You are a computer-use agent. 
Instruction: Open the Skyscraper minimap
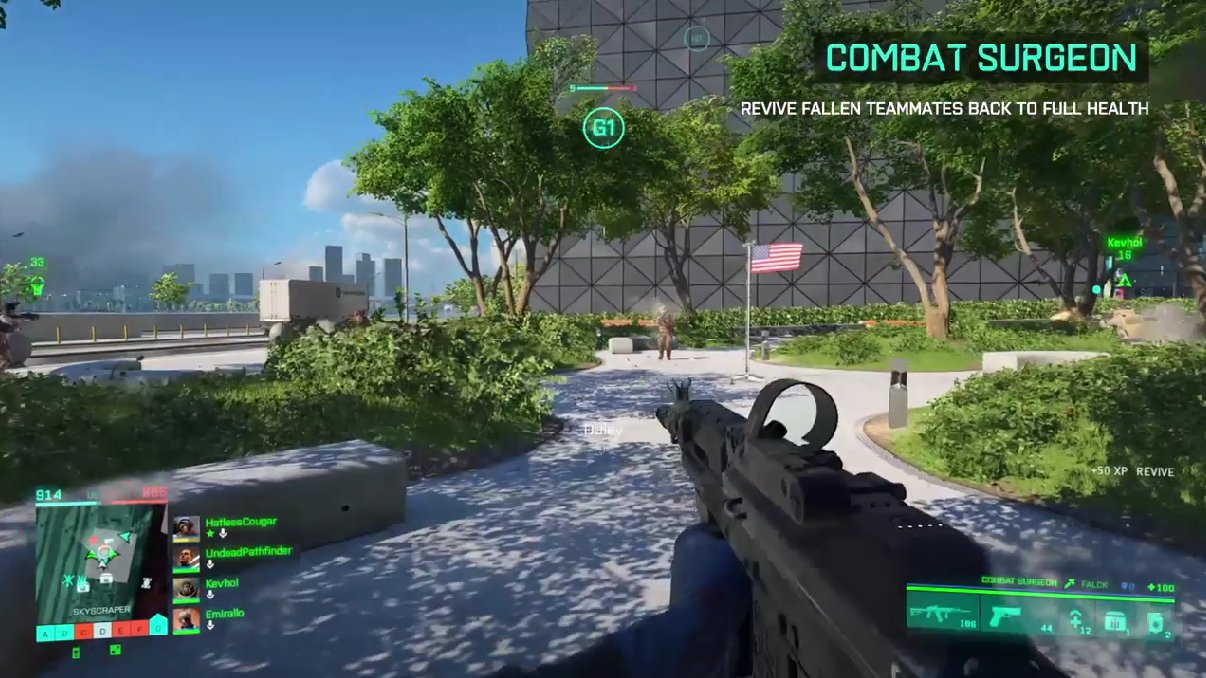100,562
